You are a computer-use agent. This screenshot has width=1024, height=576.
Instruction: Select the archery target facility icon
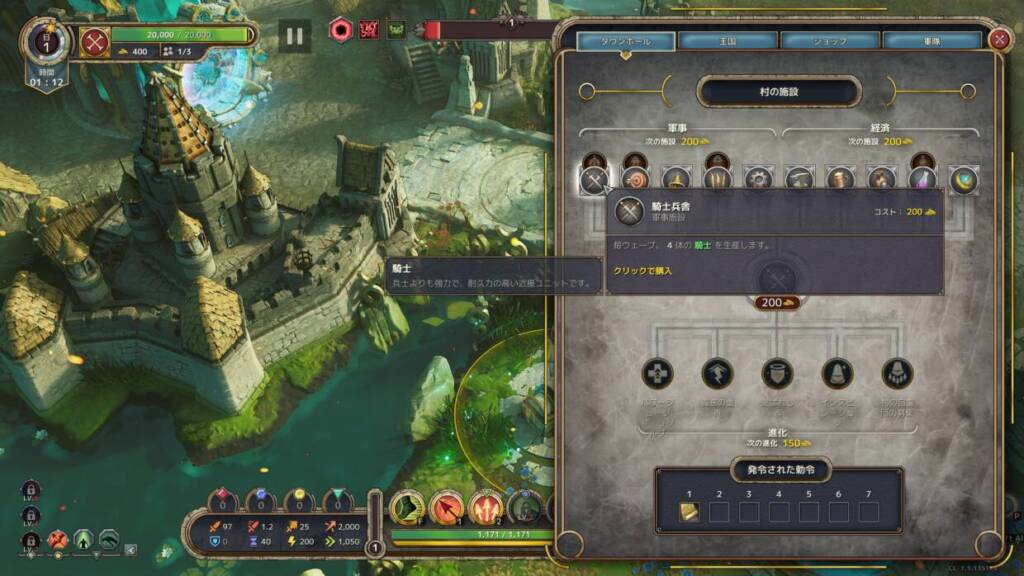coord(635,181)
